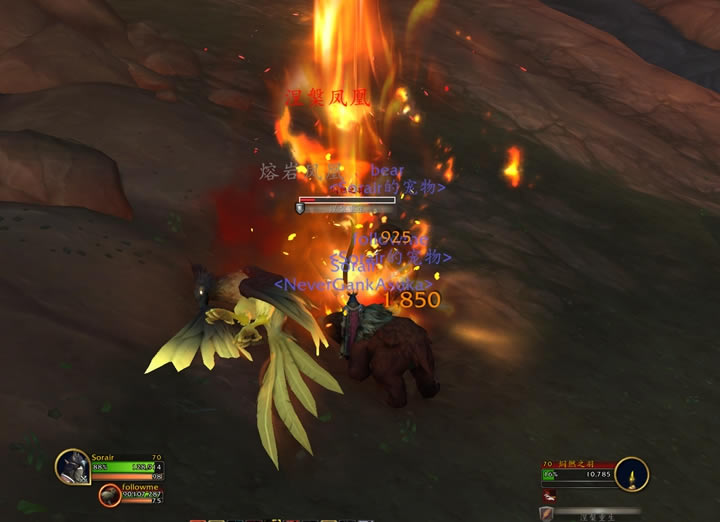Click the shield icon beside target cast bar
Image resolution: width=720 pixels, height=522 pixels.
point(546,513)
